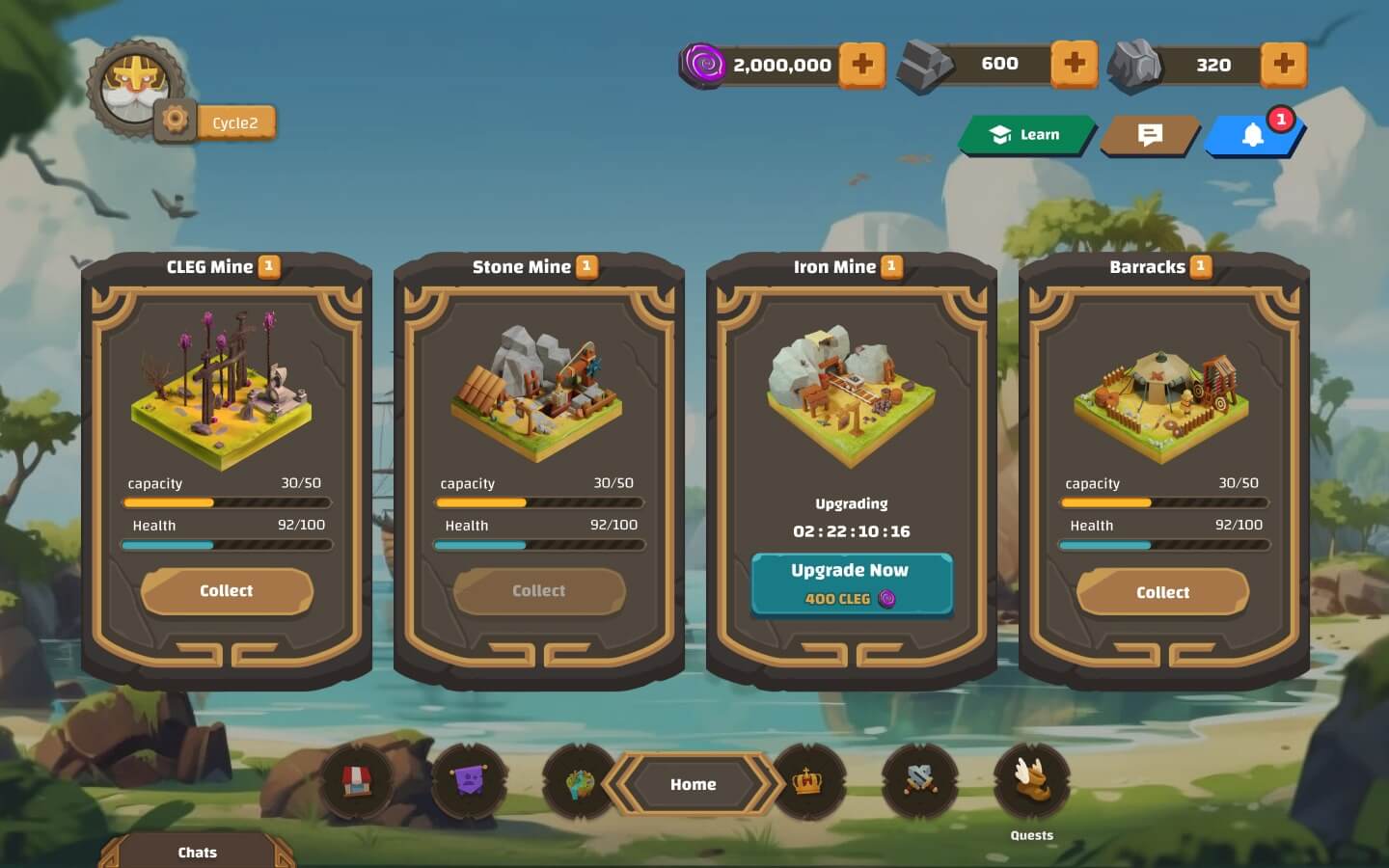Open the crossed swords battle icon
This screenshot has height=868, width=1389.
pos(919,780)
